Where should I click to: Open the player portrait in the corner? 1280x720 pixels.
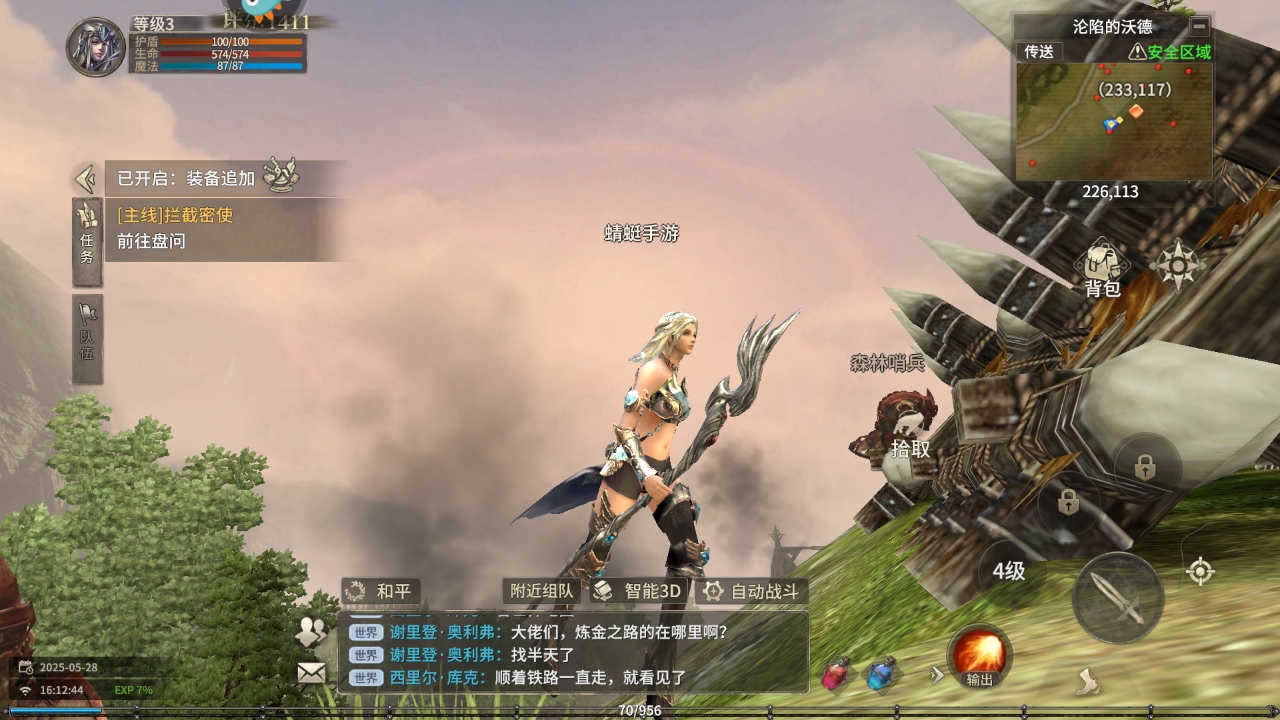pos(96,46)
